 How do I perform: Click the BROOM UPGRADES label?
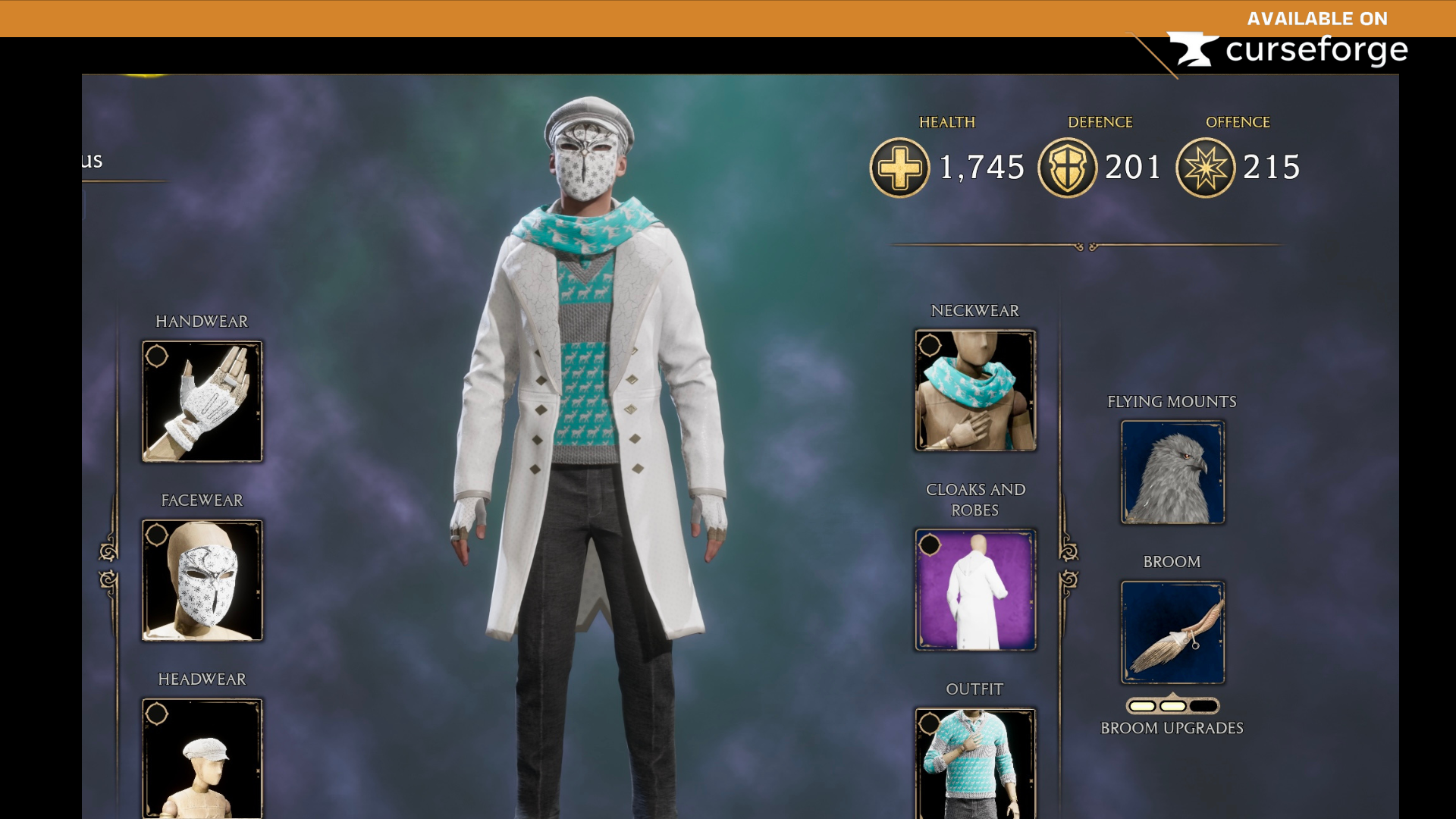(x=1172, y=727)
